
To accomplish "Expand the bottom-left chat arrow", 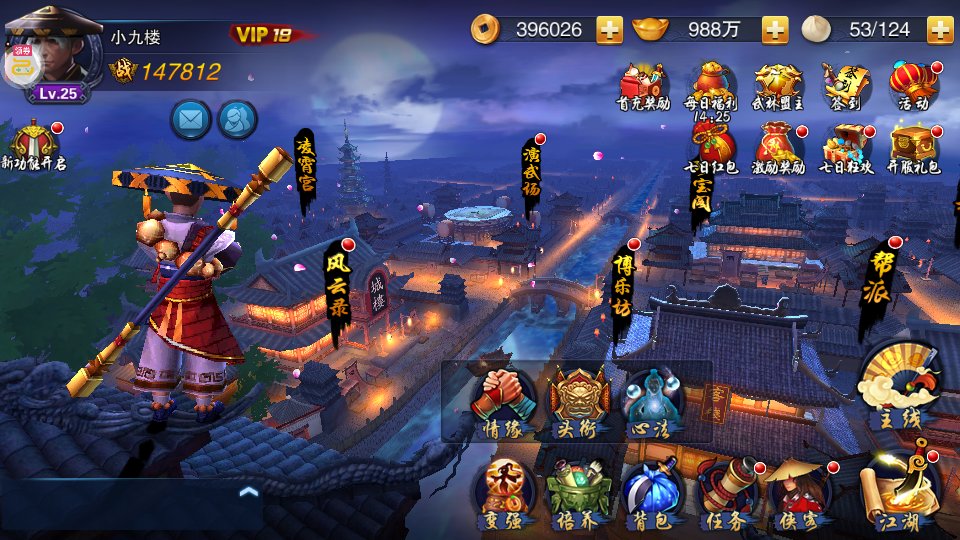I will tap(249, 491).
